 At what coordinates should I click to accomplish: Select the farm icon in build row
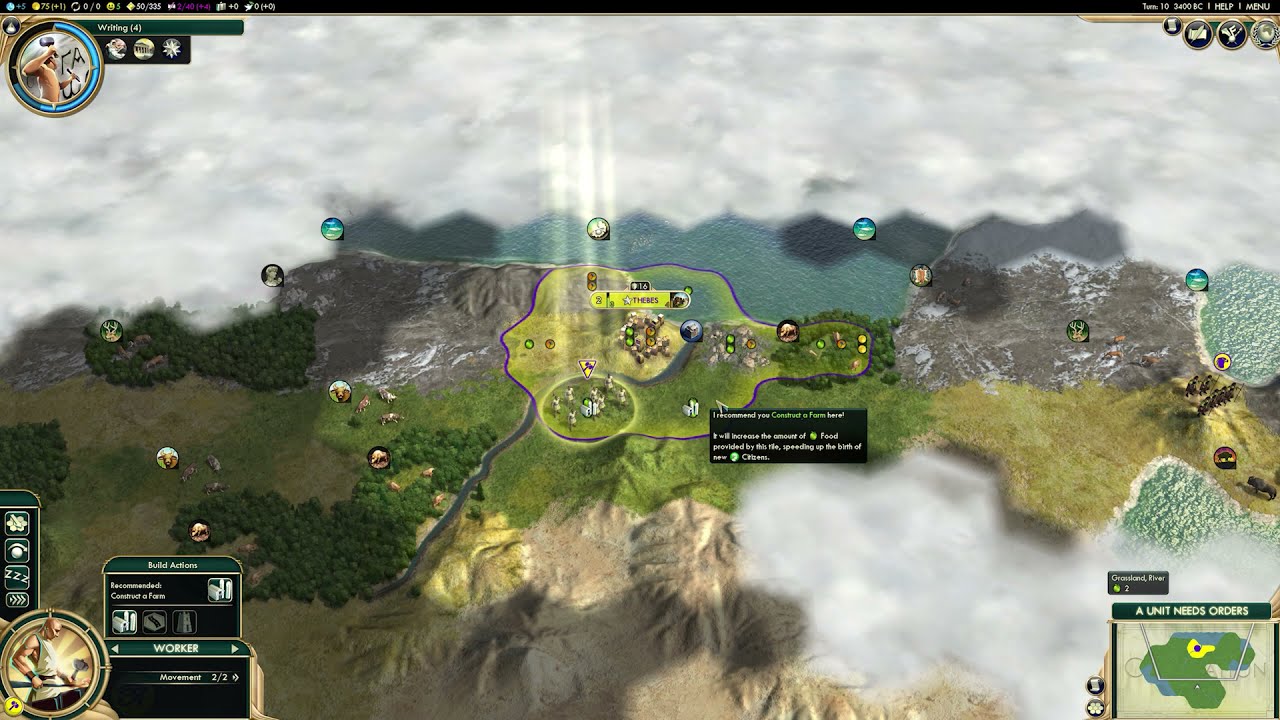pyautogui.click(x=124, y=622)
